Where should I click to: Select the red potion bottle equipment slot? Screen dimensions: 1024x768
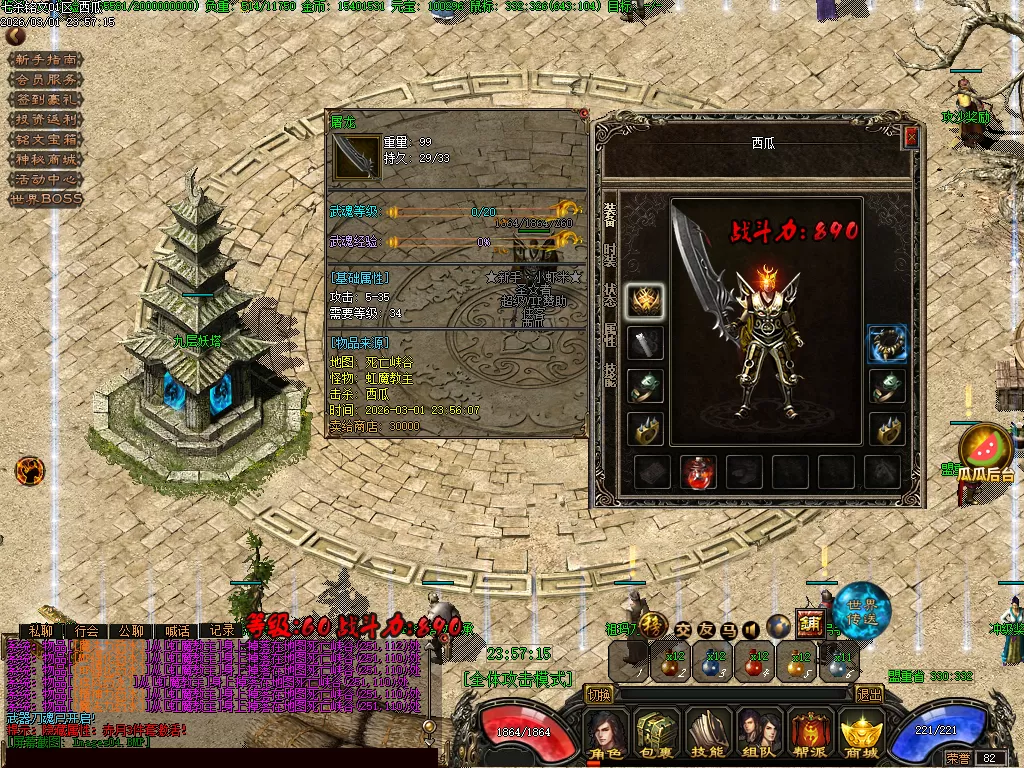[x=697, y=472]
